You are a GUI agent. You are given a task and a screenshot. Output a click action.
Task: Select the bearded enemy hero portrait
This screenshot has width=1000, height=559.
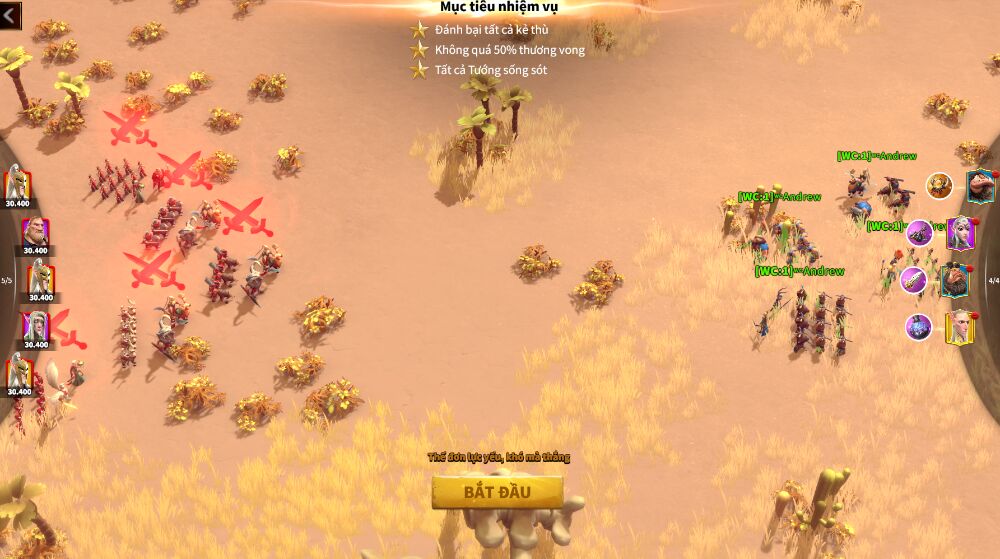point(35,233)
